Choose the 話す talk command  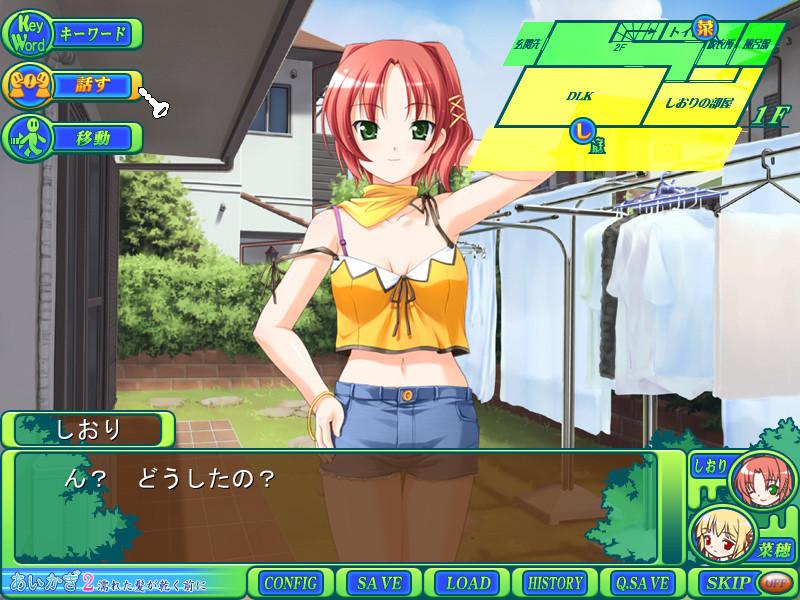pyautogui.click(x=73, y=85)
